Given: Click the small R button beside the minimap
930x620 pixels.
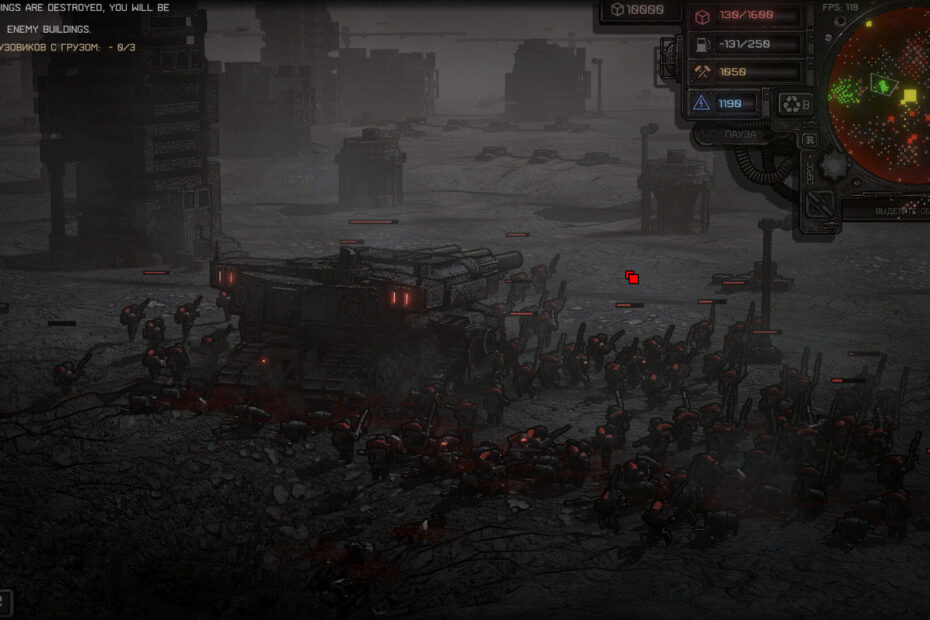Looking at the screenshot, I should point(809,140).
